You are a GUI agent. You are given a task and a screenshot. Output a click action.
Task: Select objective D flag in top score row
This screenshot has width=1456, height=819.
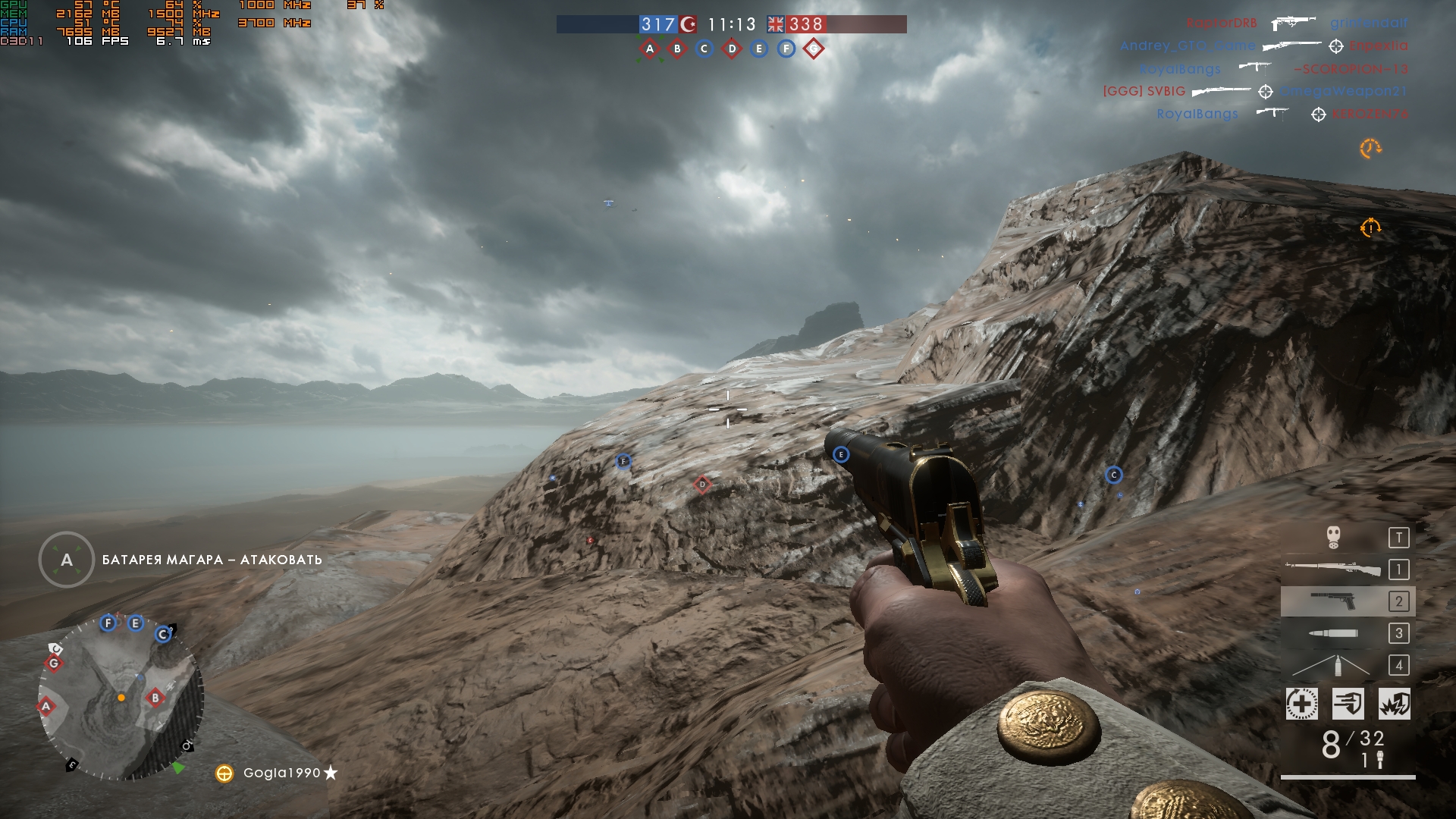(732, 49)
